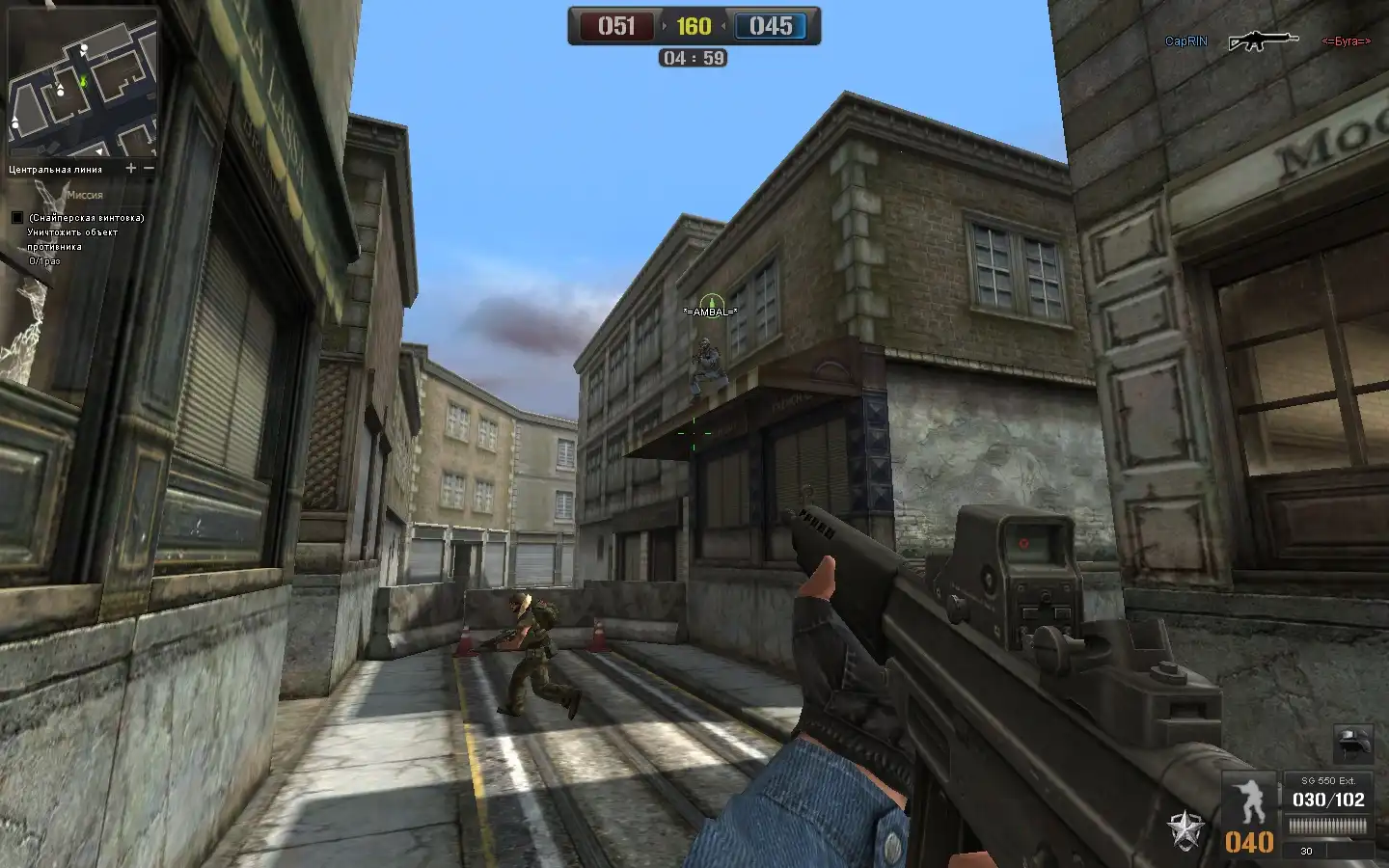Select the helmet equipment icon
The width and height of the screenshot is (1389, 868).
click(1352, 744)
